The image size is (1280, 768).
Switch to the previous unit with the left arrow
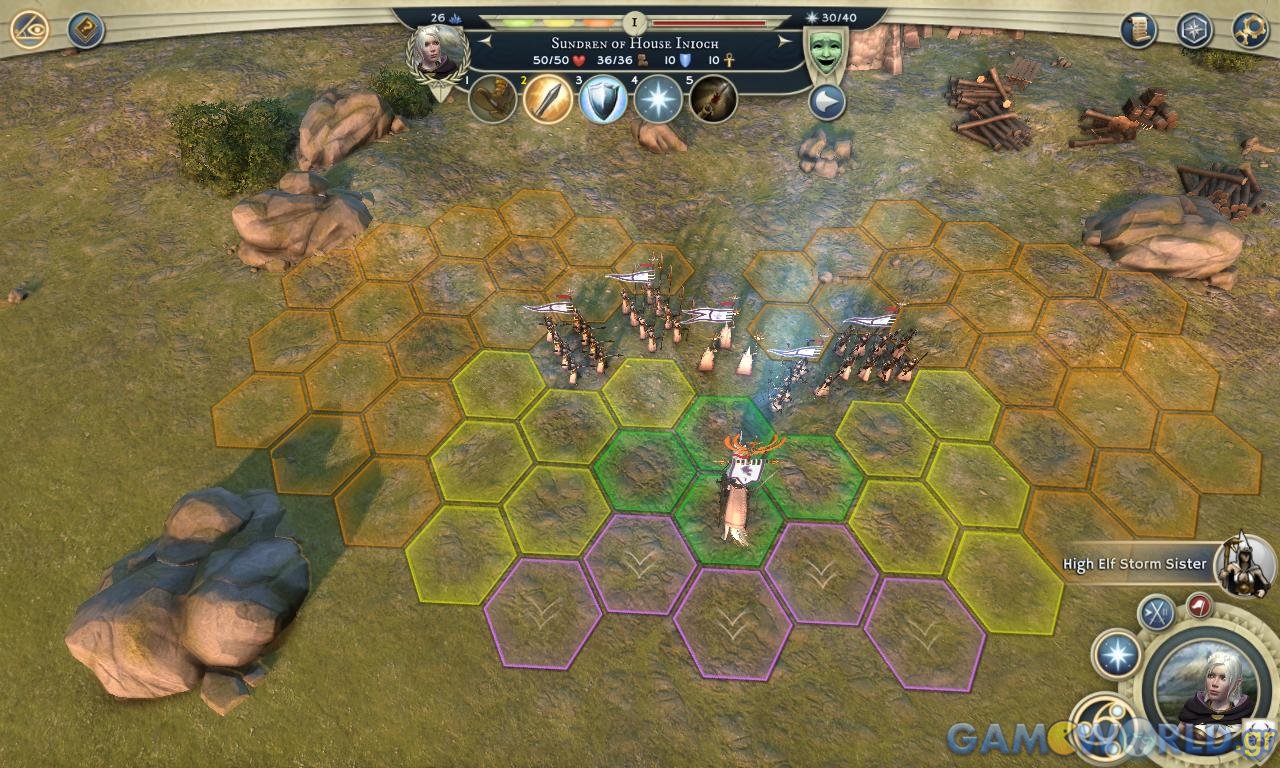[485, 41]
